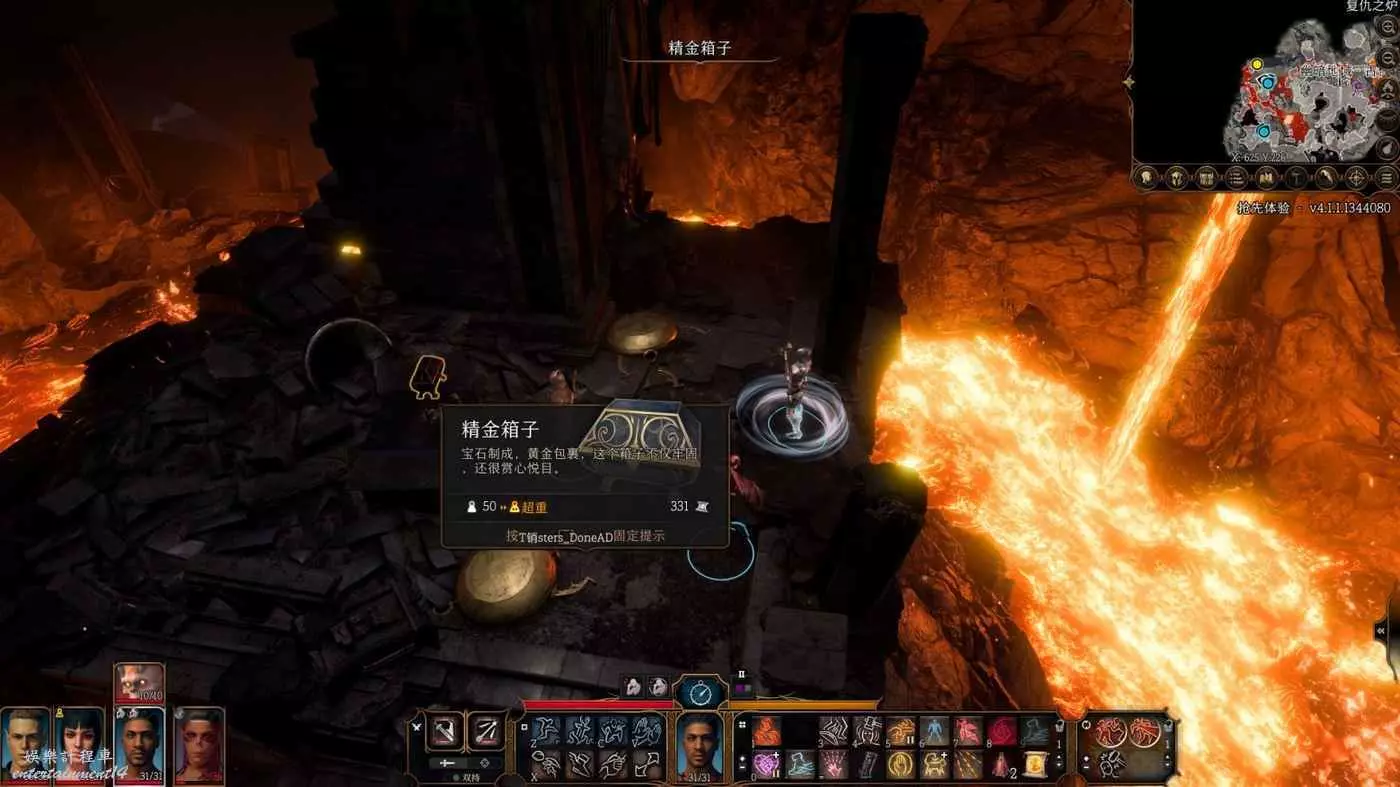Select the blond male party member portrait
The height and width of the screenshot is (787, 1400).
click(x=24, y=744)
